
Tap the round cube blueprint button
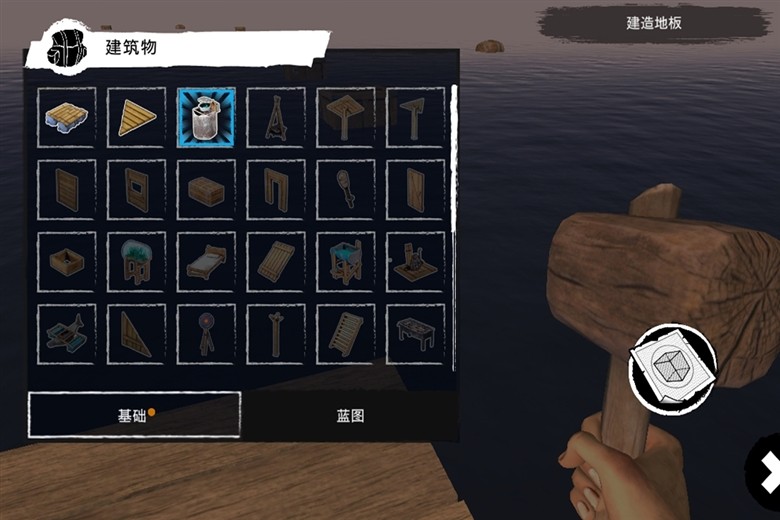[672, 366]
